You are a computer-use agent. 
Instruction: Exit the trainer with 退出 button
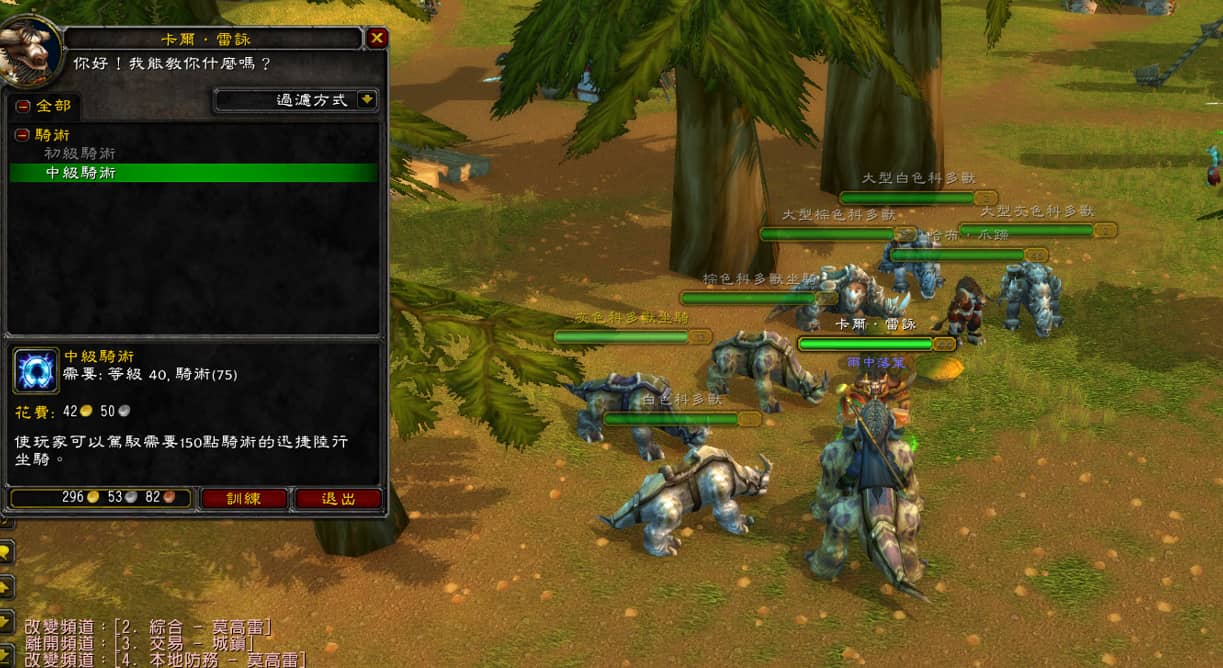(x=338, y=498)
